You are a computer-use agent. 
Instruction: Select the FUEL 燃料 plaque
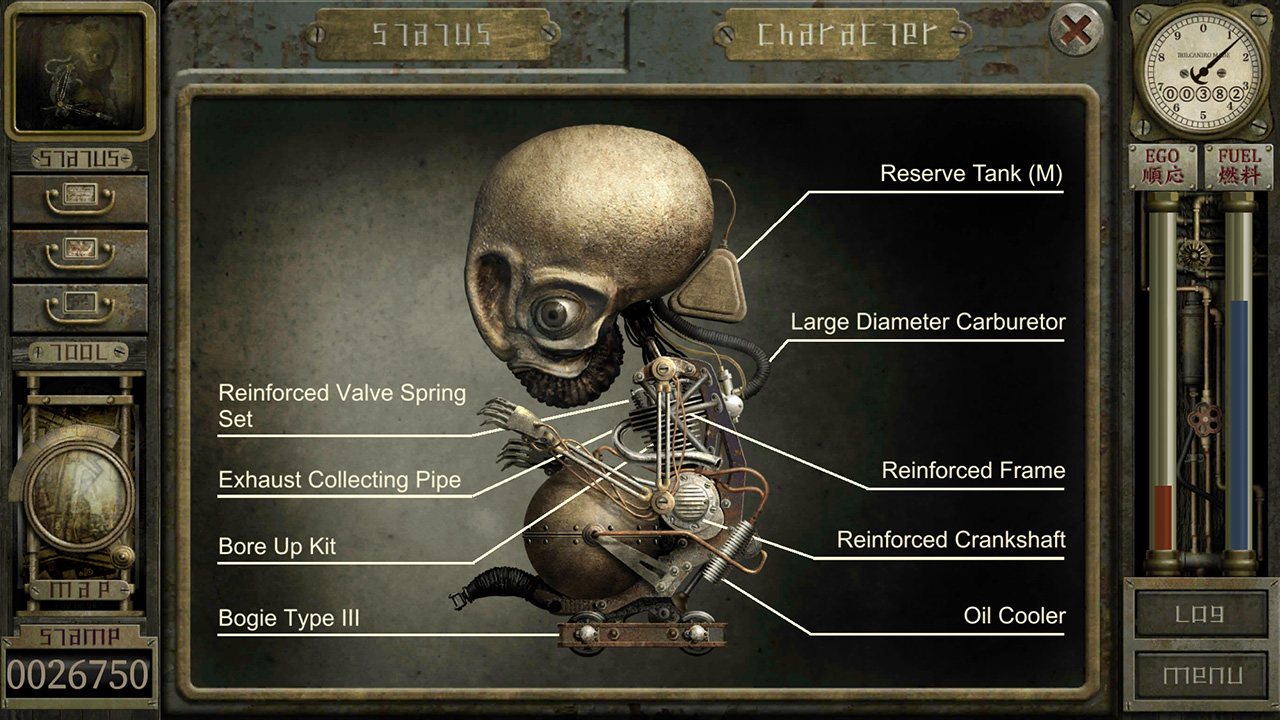(1240, 166)
